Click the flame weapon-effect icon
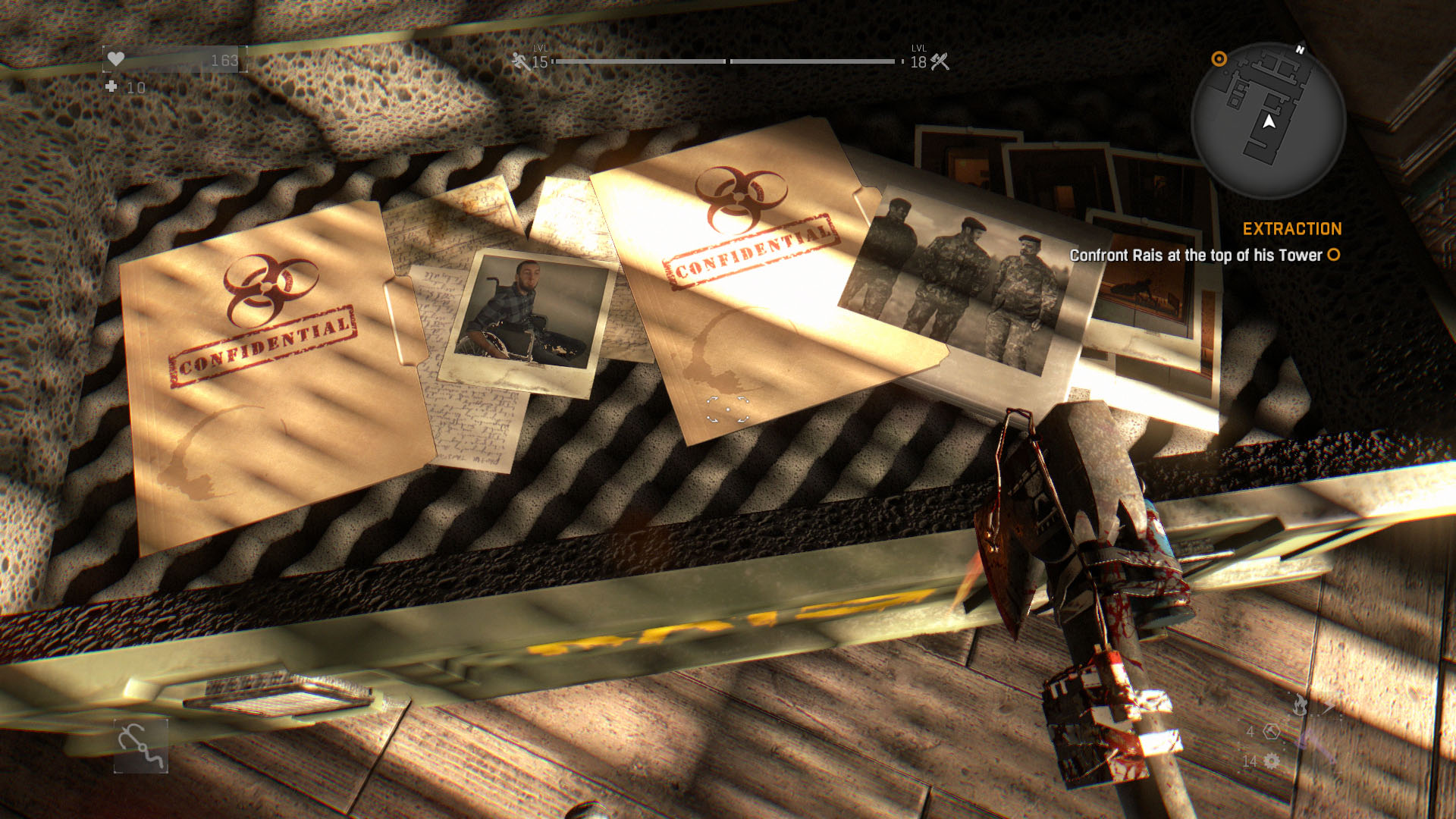This screenshot has height=819, width=1456. tap(1300, 705)
